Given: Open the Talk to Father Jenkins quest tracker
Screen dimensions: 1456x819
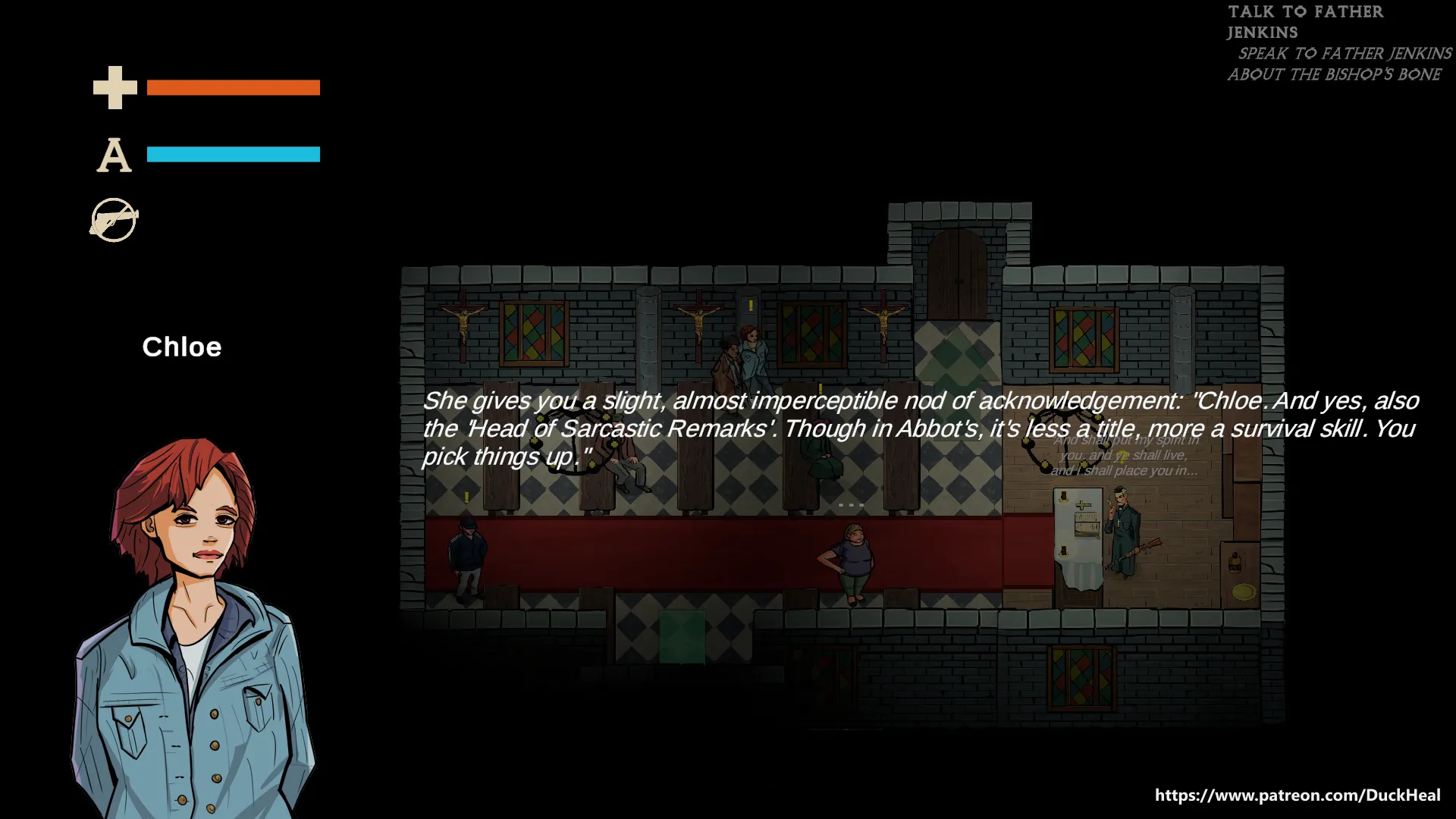Looking at the screenshot, I should (1304, 22).
